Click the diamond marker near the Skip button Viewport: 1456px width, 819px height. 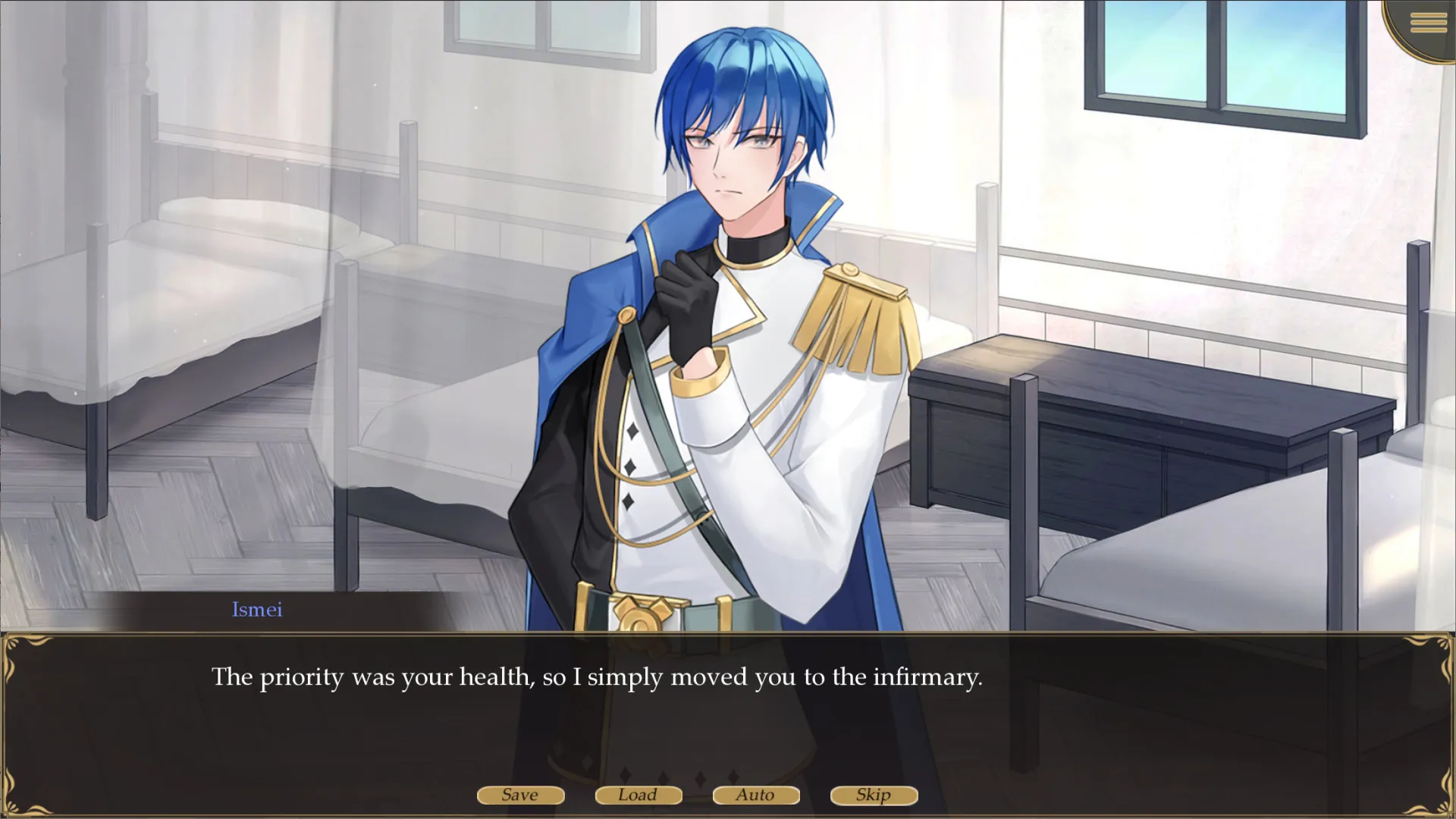[733, 777]
